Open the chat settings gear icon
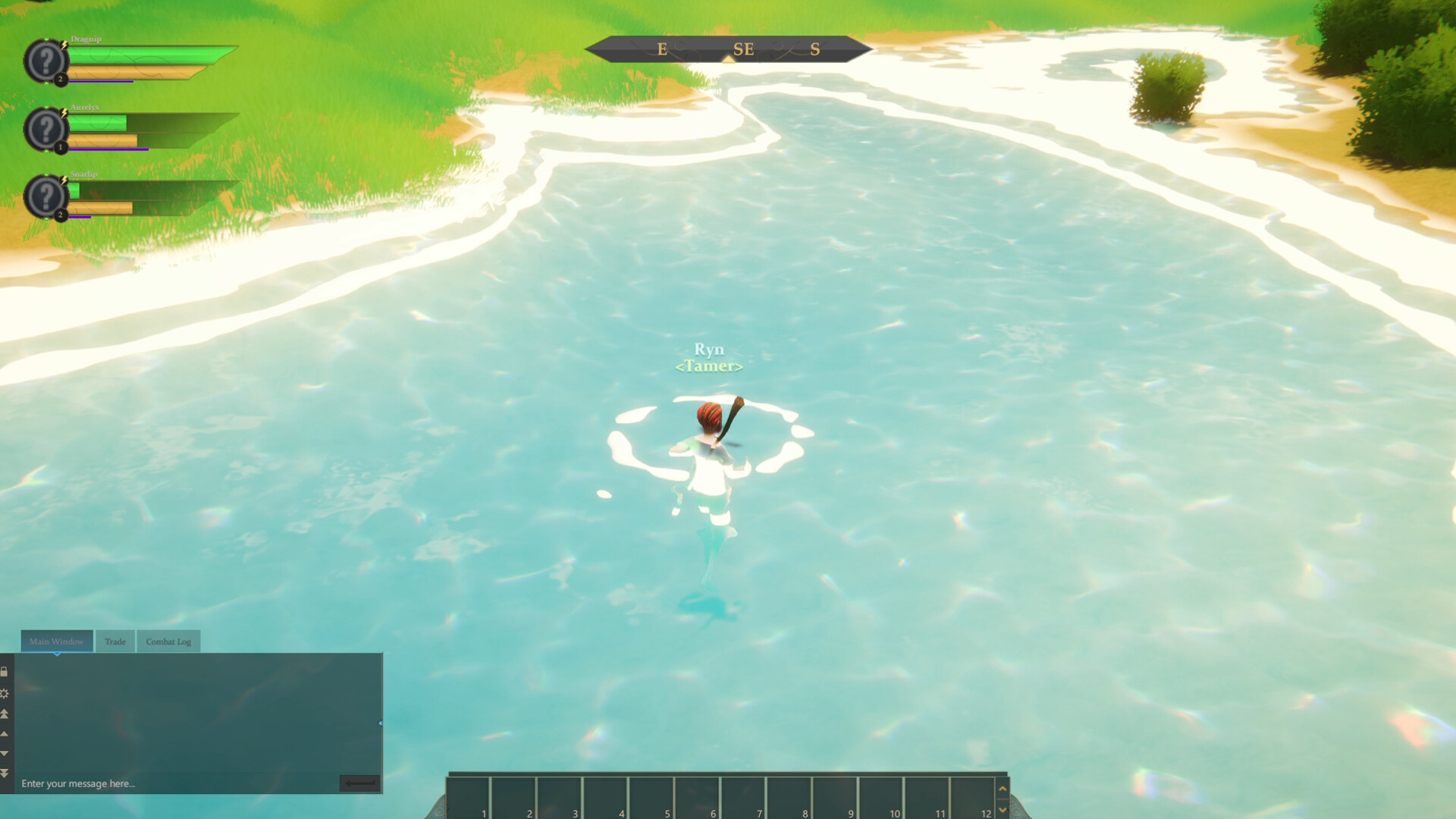 (x=4, y=692)
